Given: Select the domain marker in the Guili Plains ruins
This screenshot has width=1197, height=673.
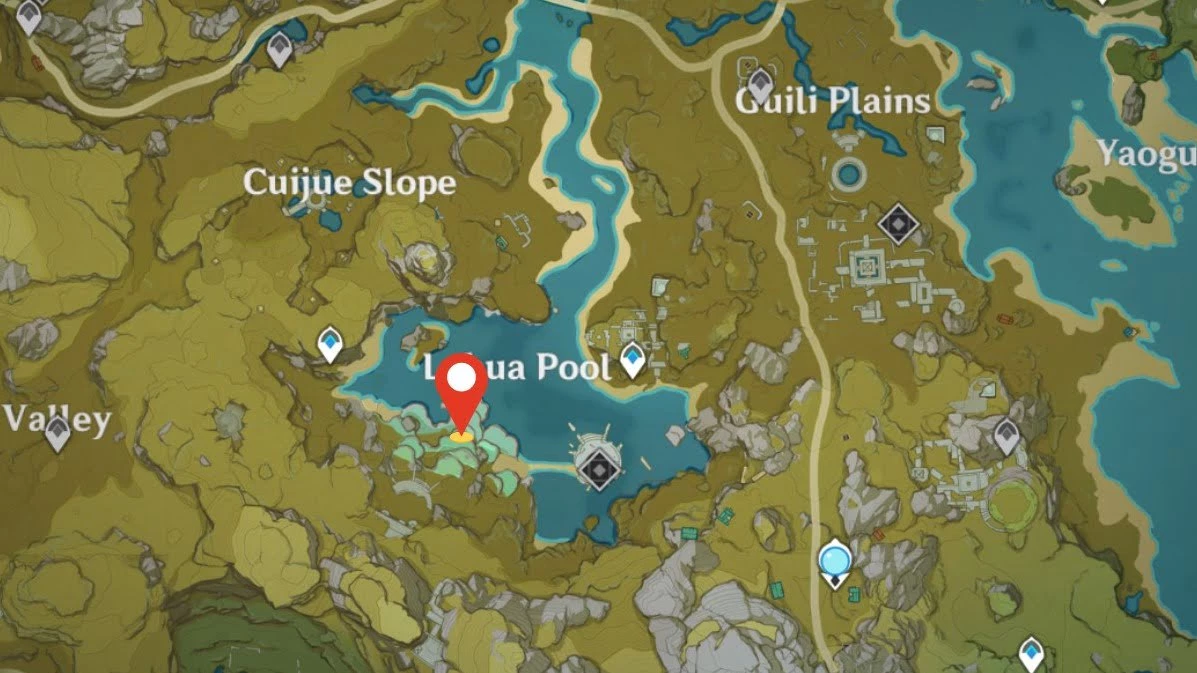Looking at the screenshot, I should [897, 225].
